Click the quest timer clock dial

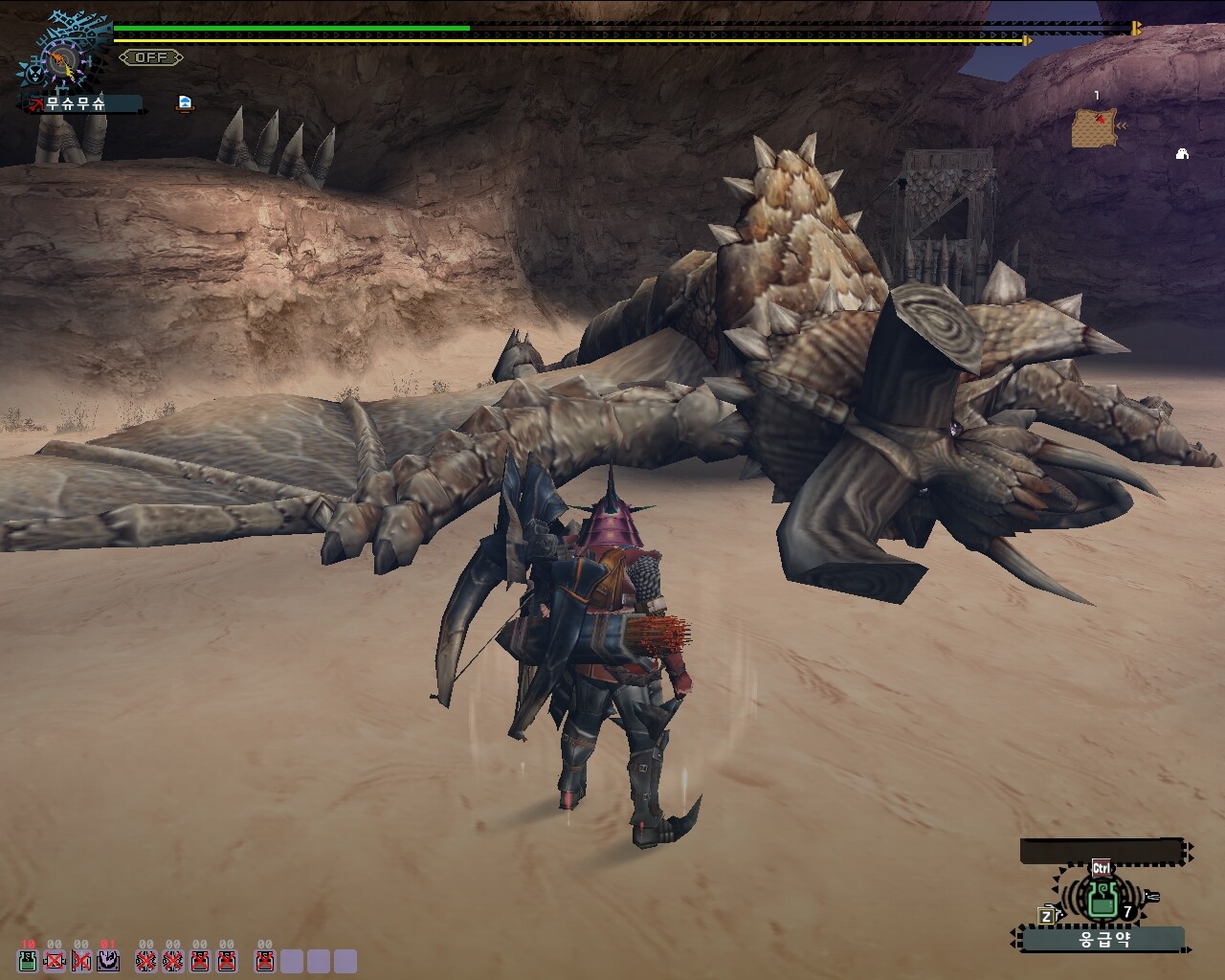(63, 62)
